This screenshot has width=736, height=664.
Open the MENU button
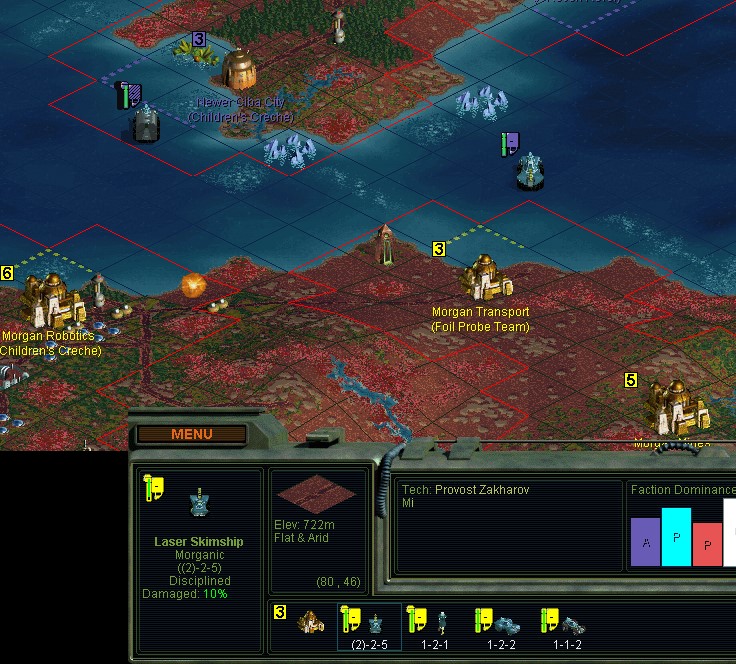coord(191,434)
